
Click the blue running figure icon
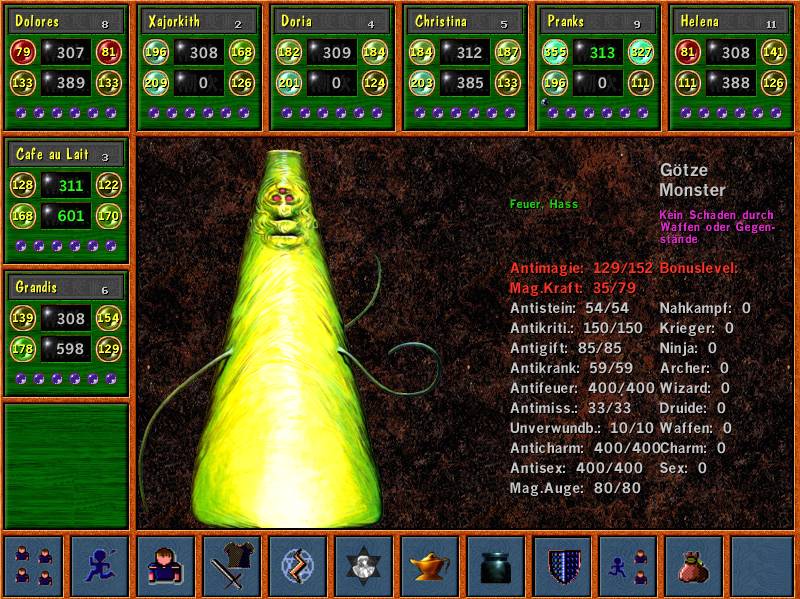click(x=99, y=566)
